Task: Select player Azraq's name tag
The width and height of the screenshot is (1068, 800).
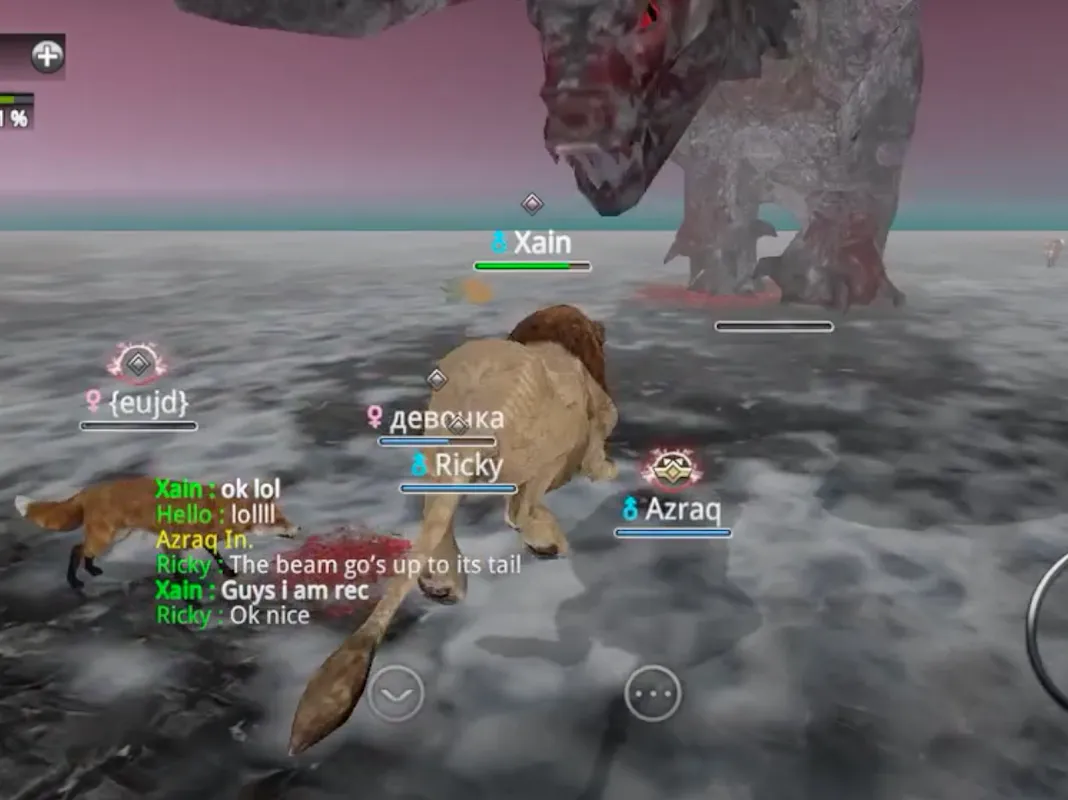Action: point(672,509)
